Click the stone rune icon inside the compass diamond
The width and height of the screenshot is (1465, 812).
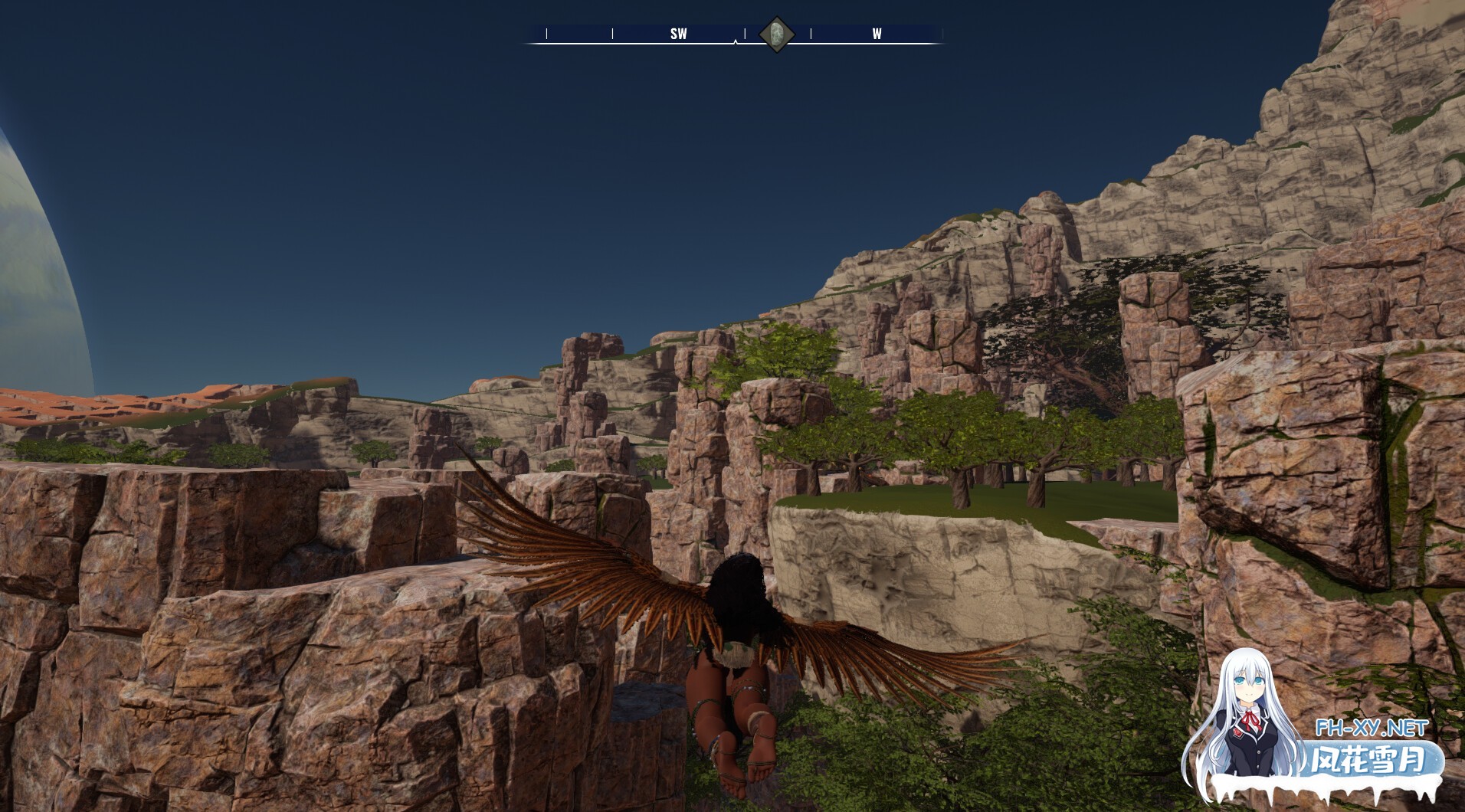777,32
